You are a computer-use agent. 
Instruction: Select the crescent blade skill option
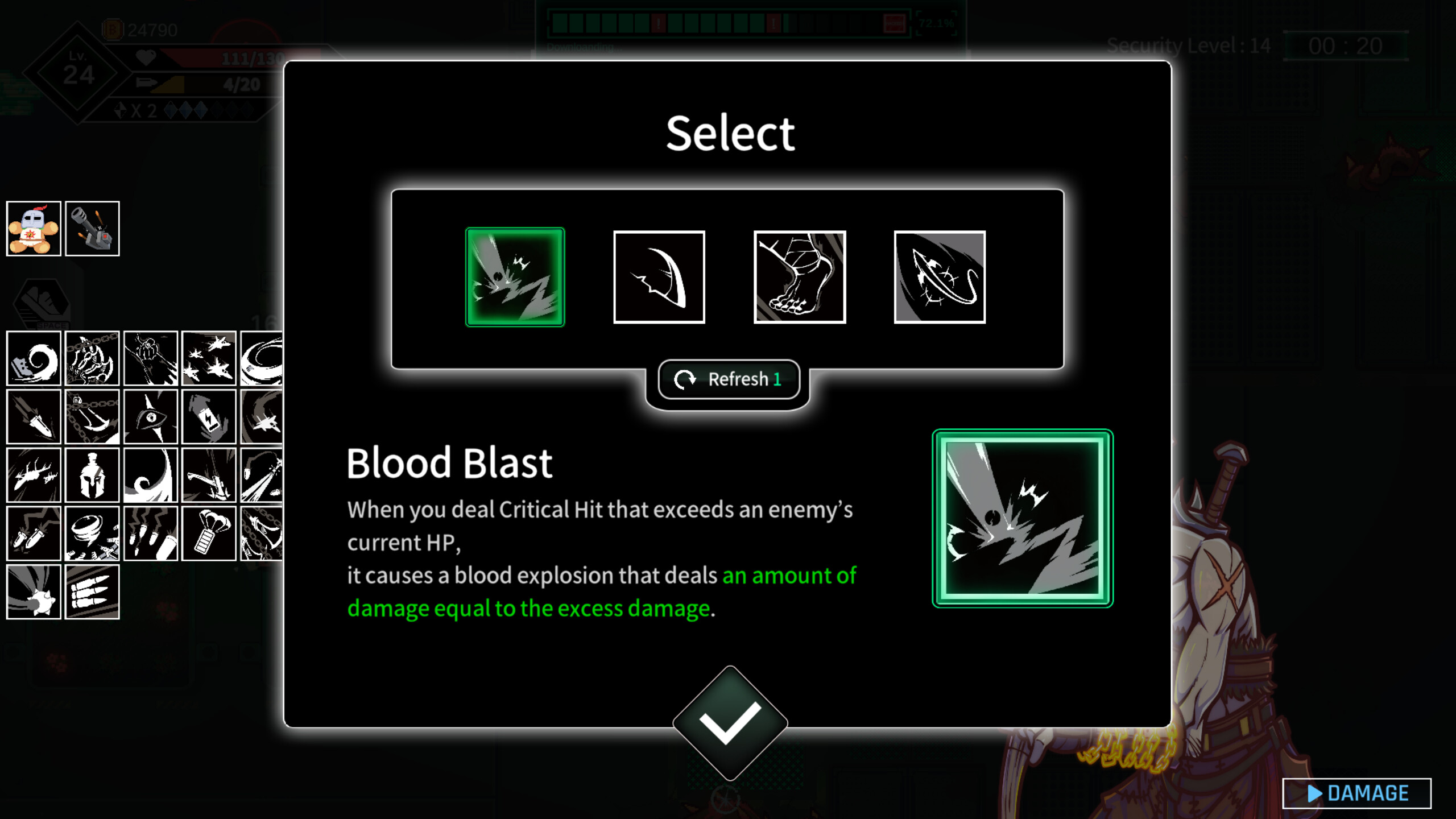pyautogui.click(x=659, y=275)
